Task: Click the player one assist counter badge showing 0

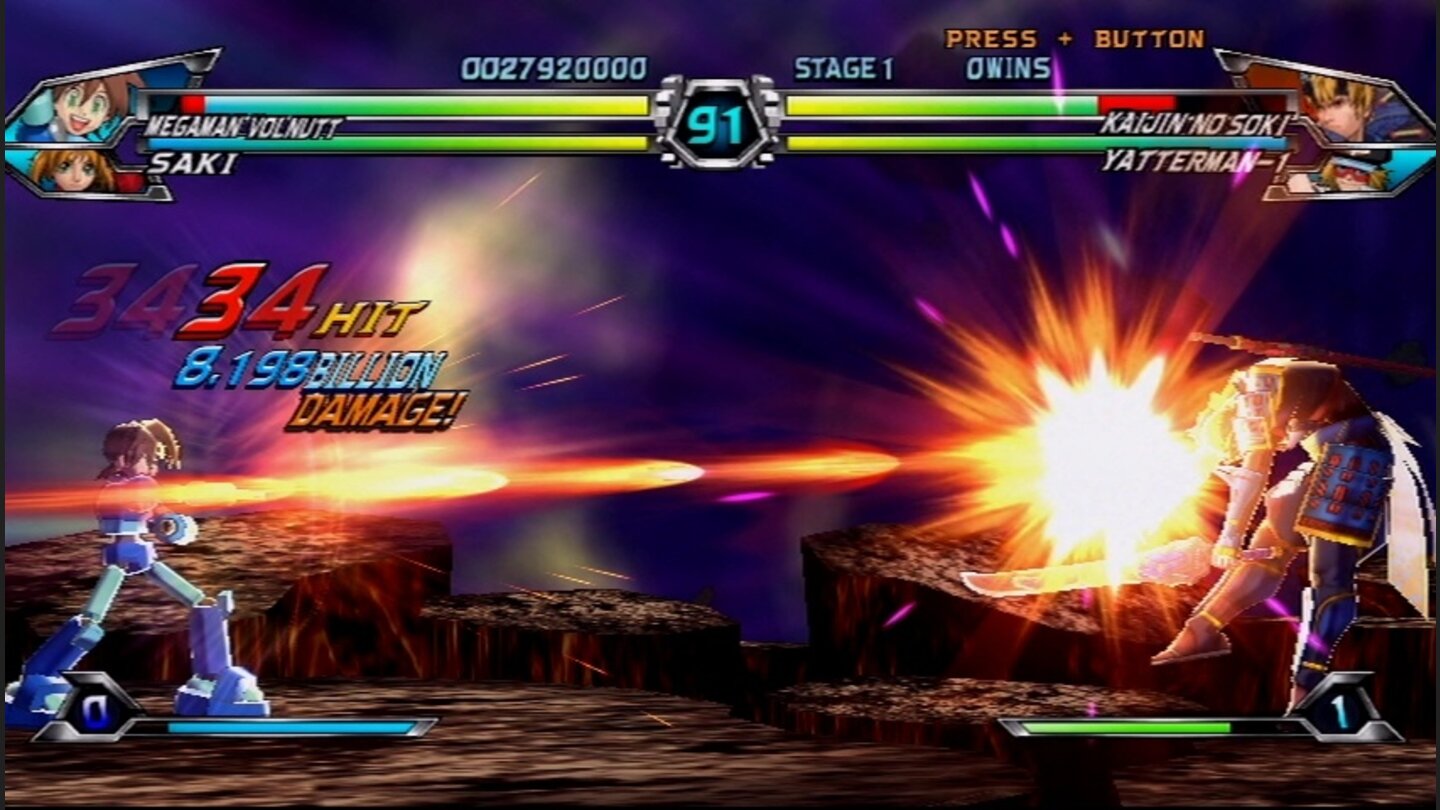Action: pyautogui.click(x=95, y=712)
